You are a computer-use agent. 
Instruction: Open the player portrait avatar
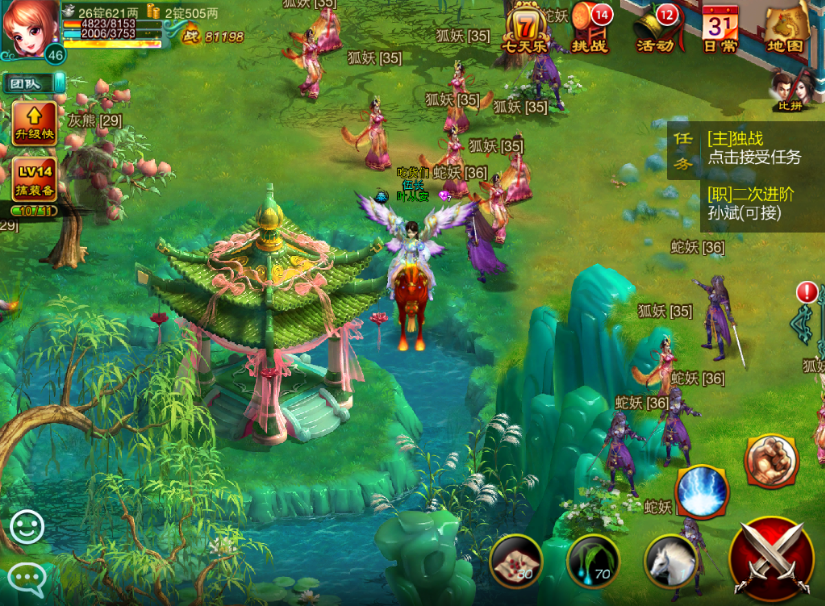coord(27,28)
